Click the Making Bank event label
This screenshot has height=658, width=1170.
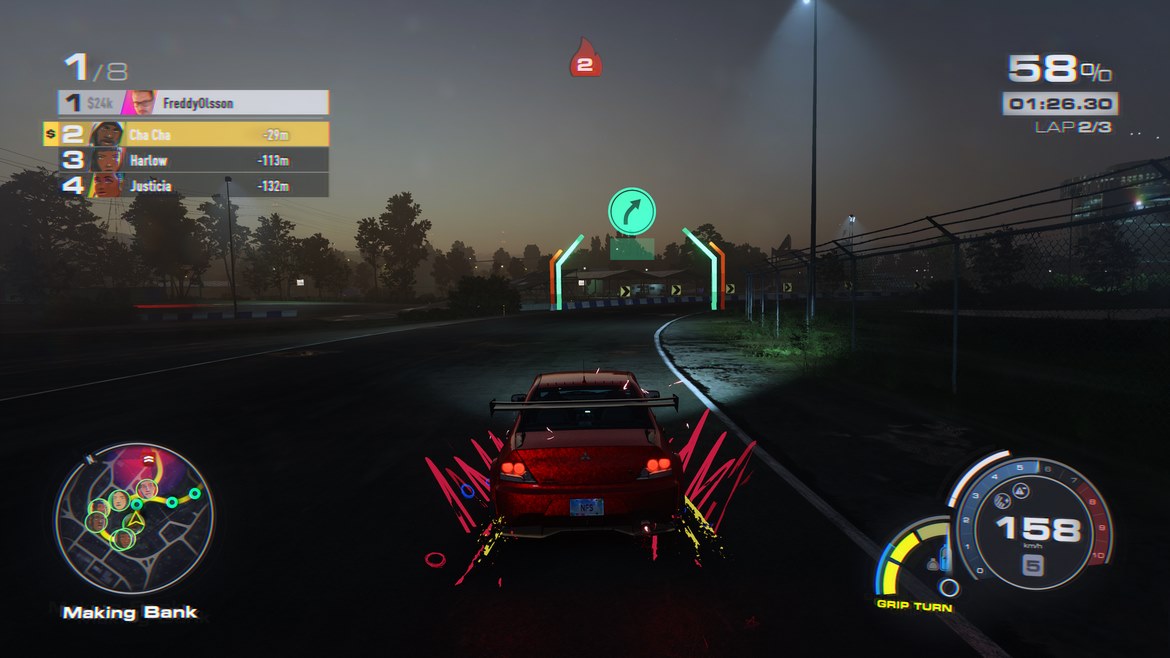130,612
